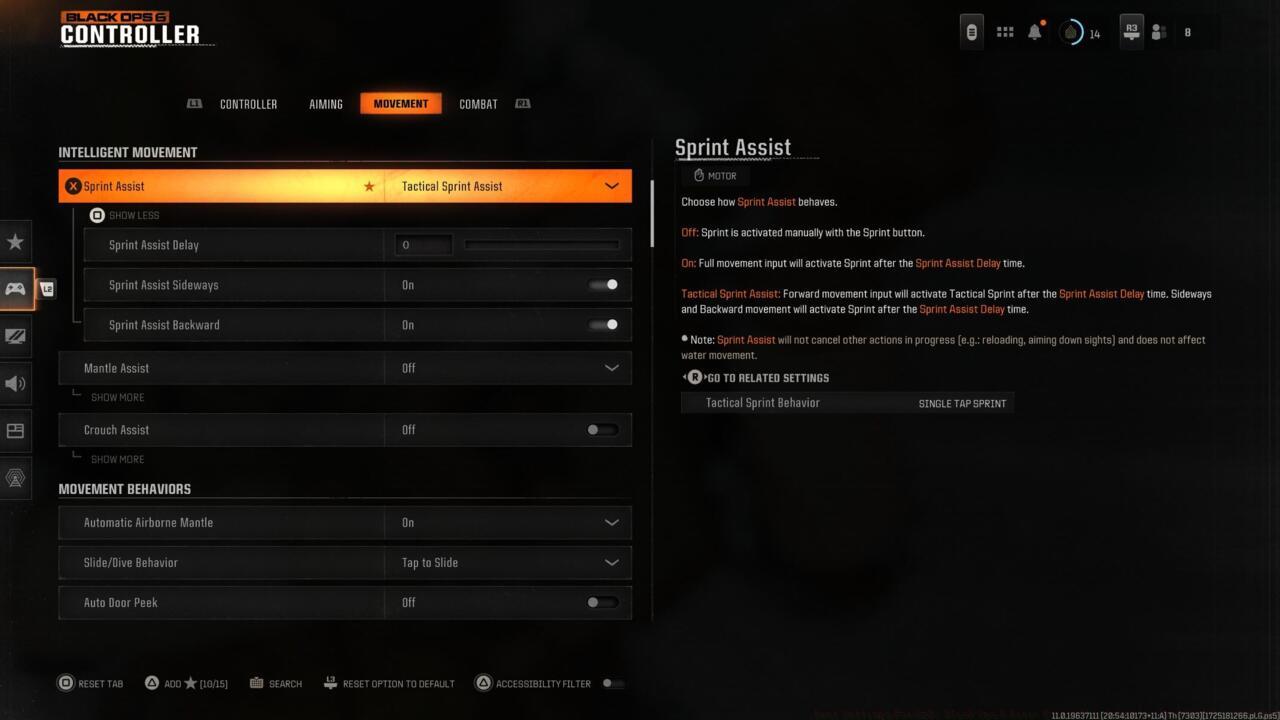Disable Sprint Assist Backward

coord(603,325)
